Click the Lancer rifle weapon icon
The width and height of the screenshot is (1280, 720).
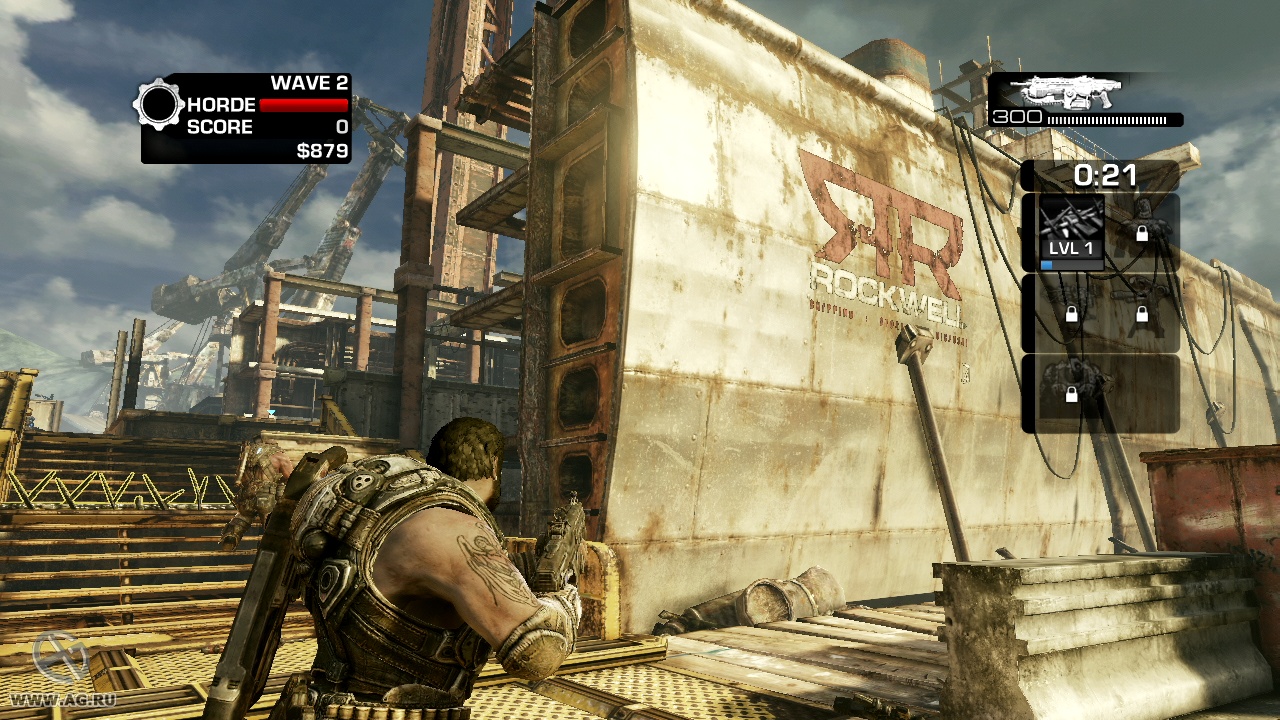point(1068,93)
